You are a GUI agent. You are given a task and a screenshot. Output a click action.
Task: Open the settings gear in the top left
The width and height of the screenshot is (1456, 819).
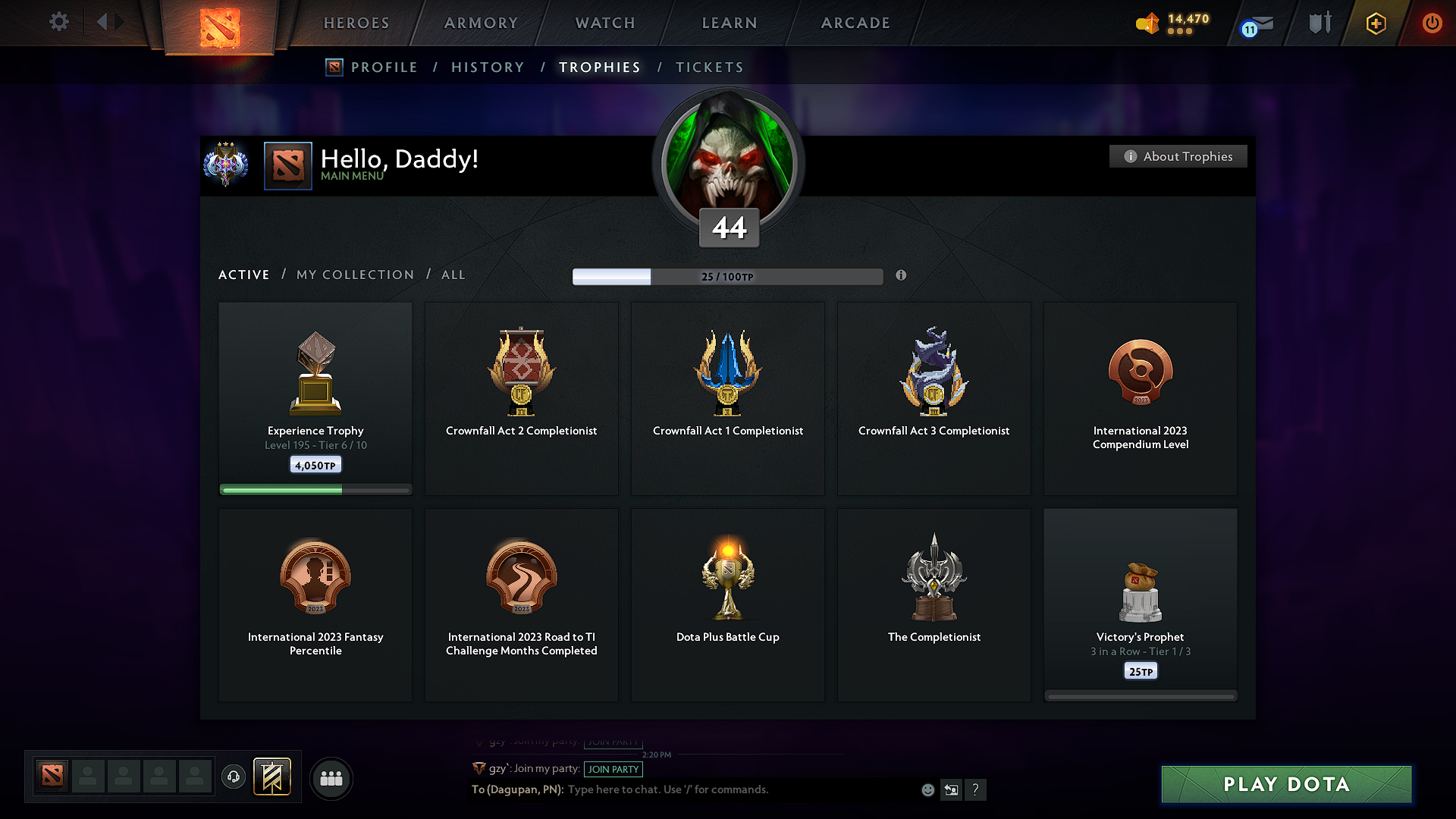[x=58, y=22]
